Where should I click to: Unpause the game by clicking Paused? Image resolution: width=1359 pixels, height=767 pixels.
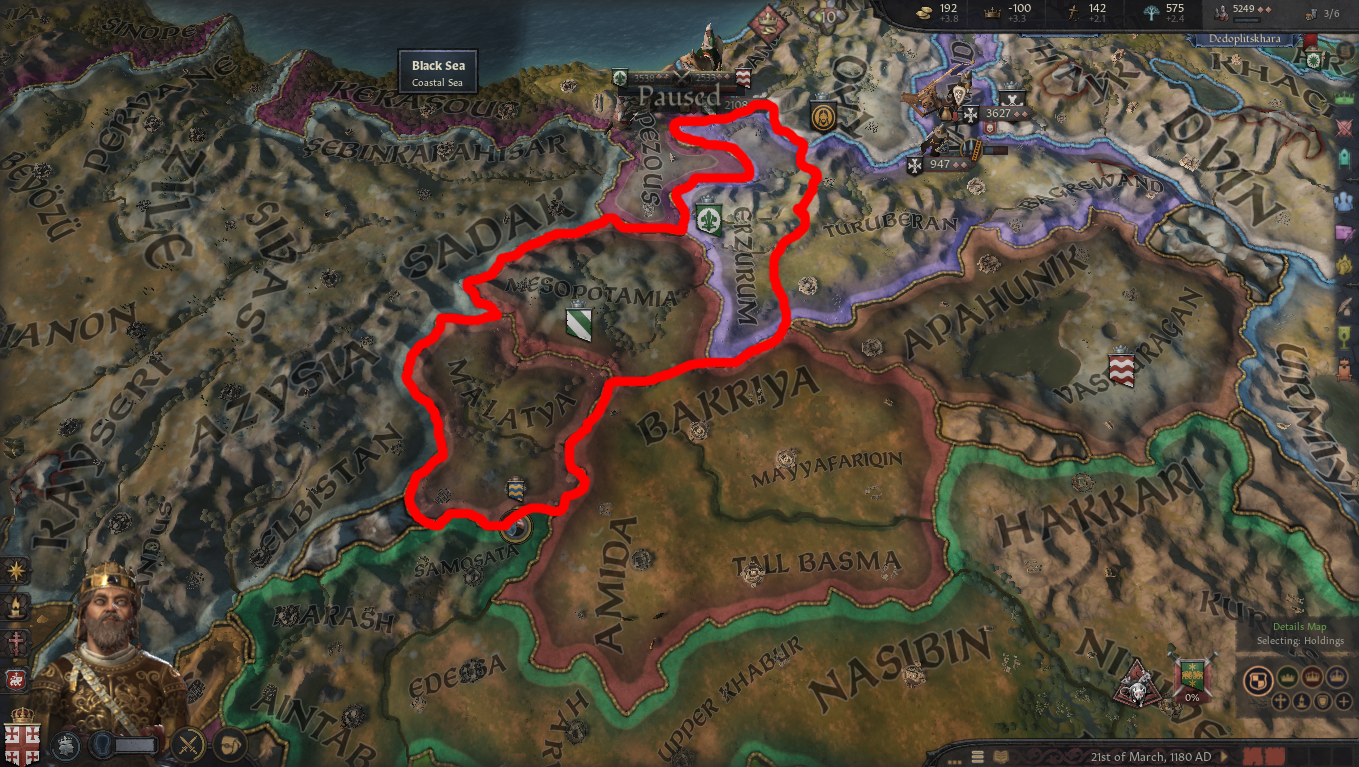pos(678,96)
